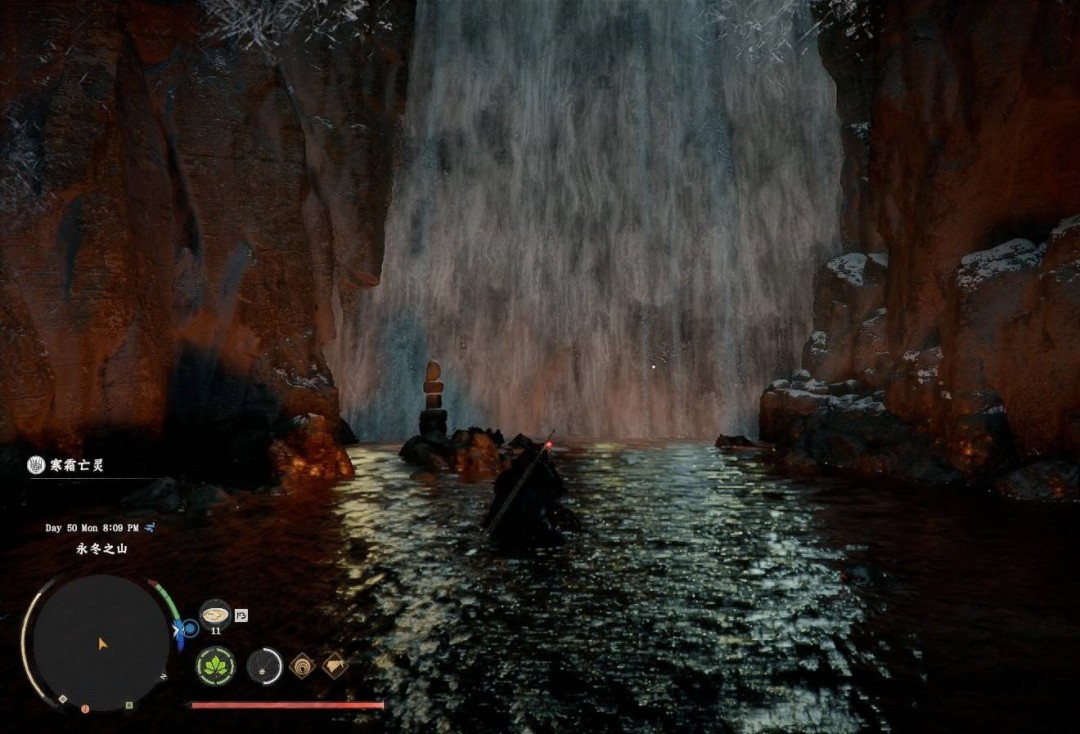Image resolution: width=1080 pixels, height=734 pixels.
Task: Click the blue orb beside the minimap
Action: point(189,629)
